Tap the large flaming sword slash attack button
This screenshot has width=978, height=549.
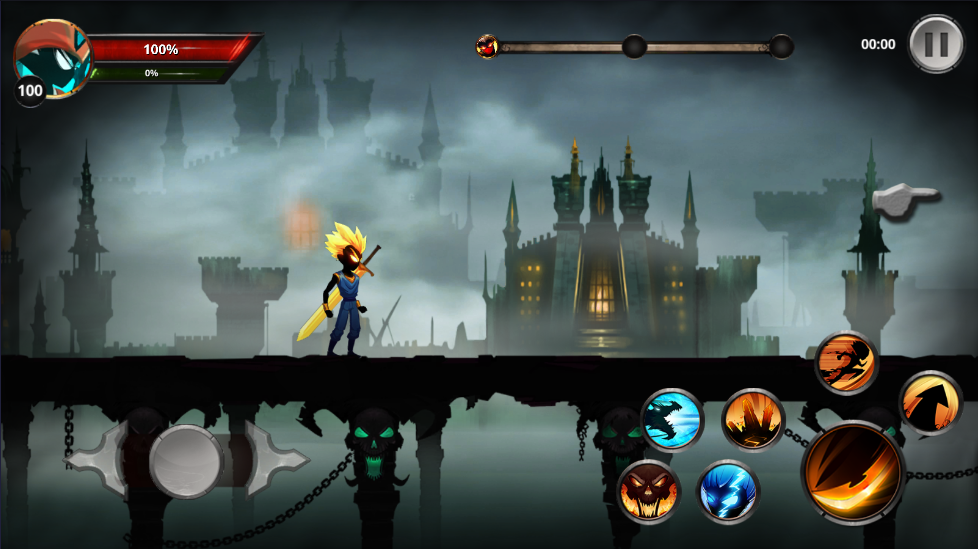pyautogui.click(x=852, y=473)
